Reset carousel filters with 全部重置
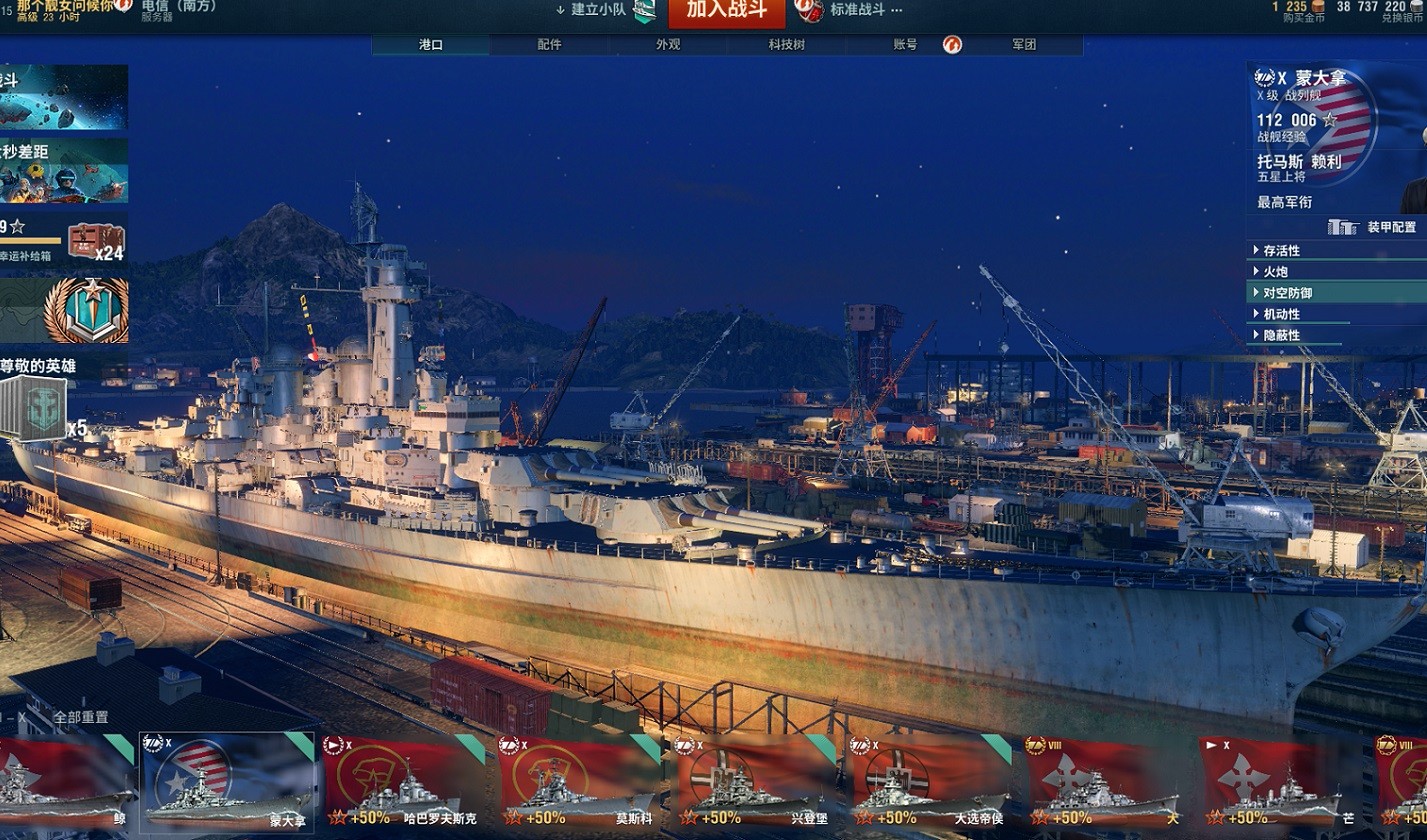The height and width of the screenshot is (840, 1427). coord(81,717)
